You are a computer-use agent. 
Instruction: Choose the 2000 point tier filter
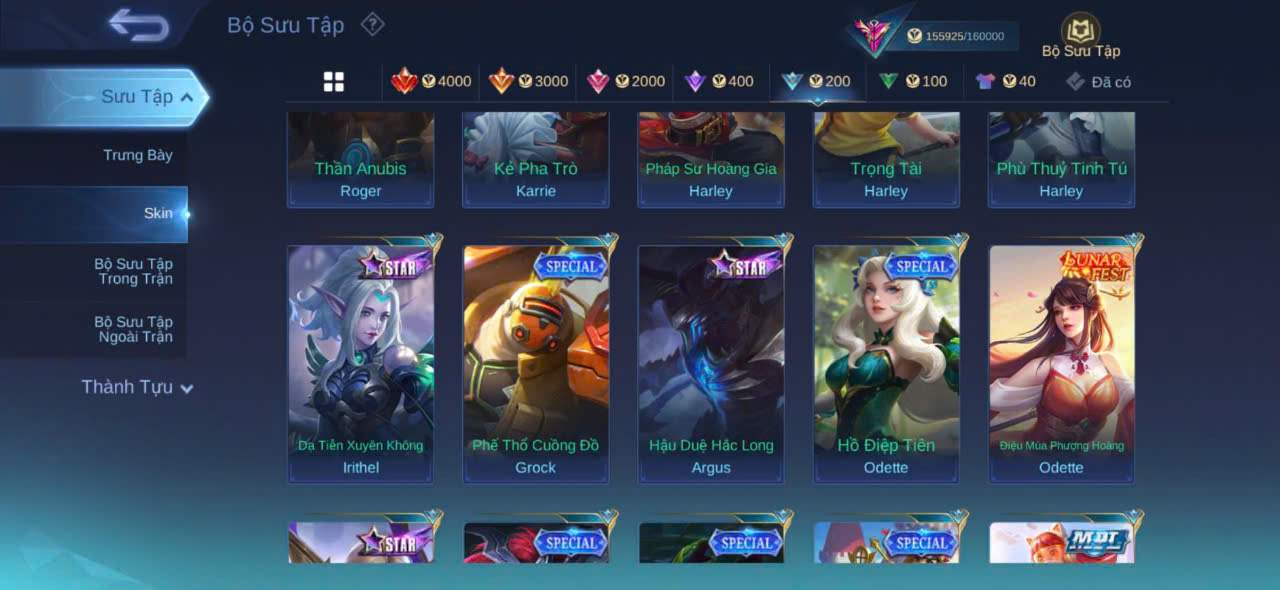coord(625,82)
